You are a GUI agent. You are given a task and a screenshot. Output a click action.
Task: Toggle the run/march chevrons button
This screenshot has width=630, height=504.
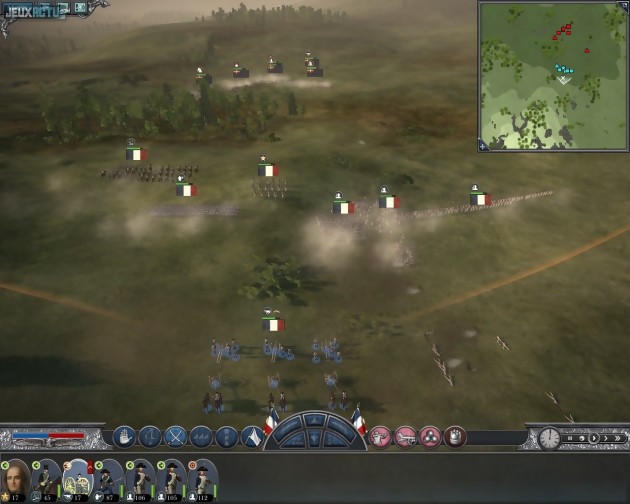pos(202,436)
